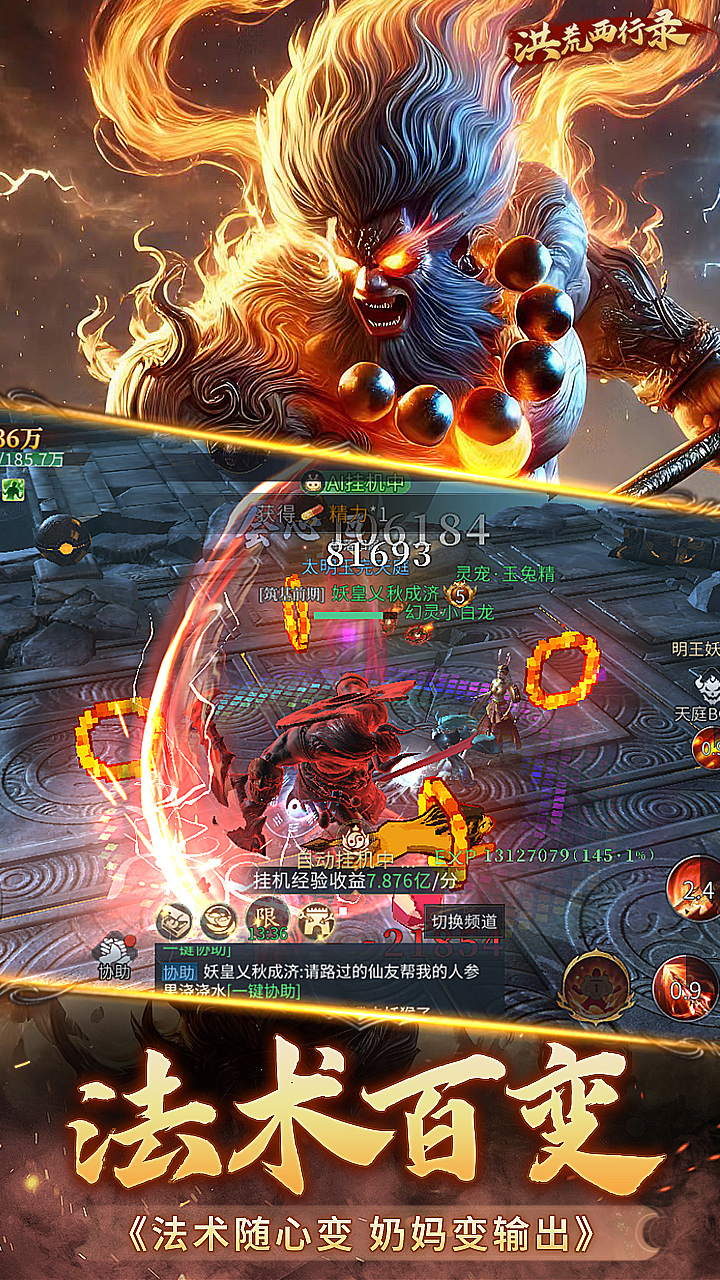Activate the skill with 2.4 cooldown

click(x=697, y=887)
